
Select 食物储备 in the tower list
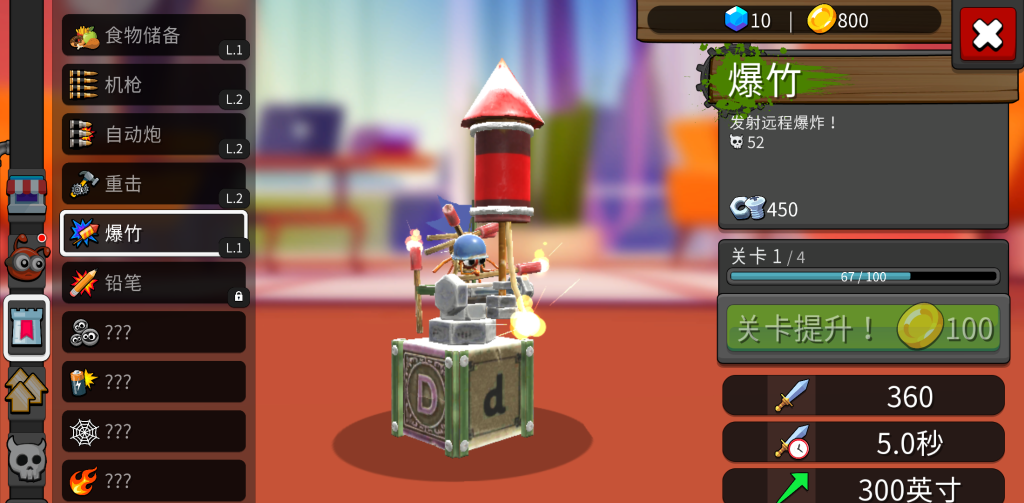(x=154, y=36)
